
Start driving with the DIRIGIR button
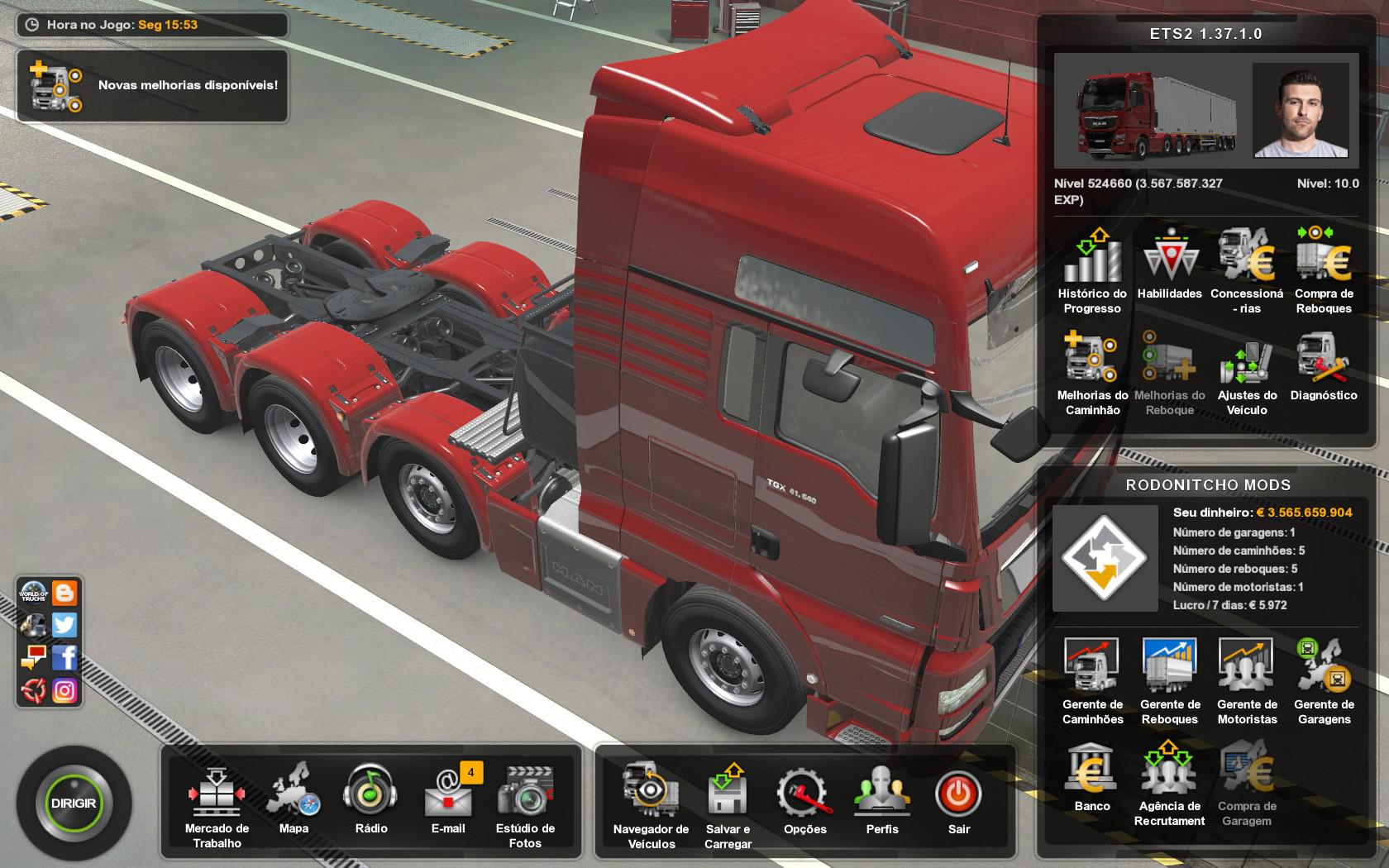click(x=74, y=803)
